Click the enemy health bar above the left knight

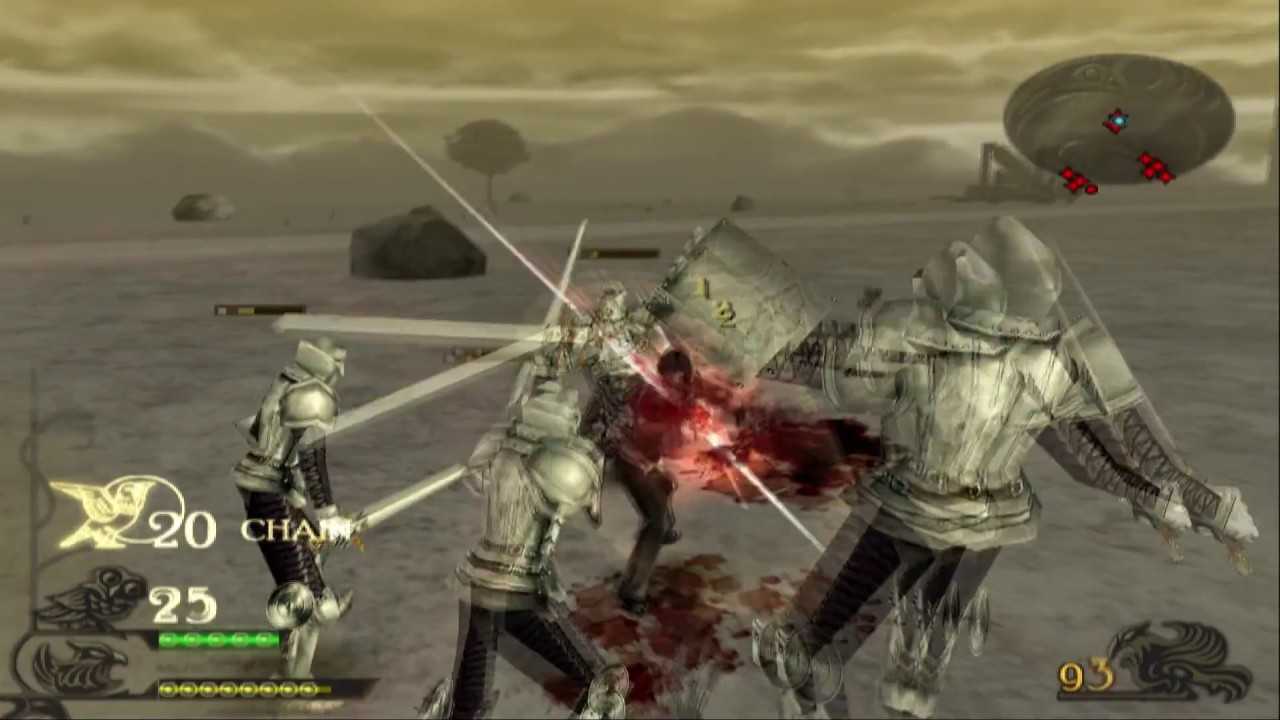pos(260,310)
